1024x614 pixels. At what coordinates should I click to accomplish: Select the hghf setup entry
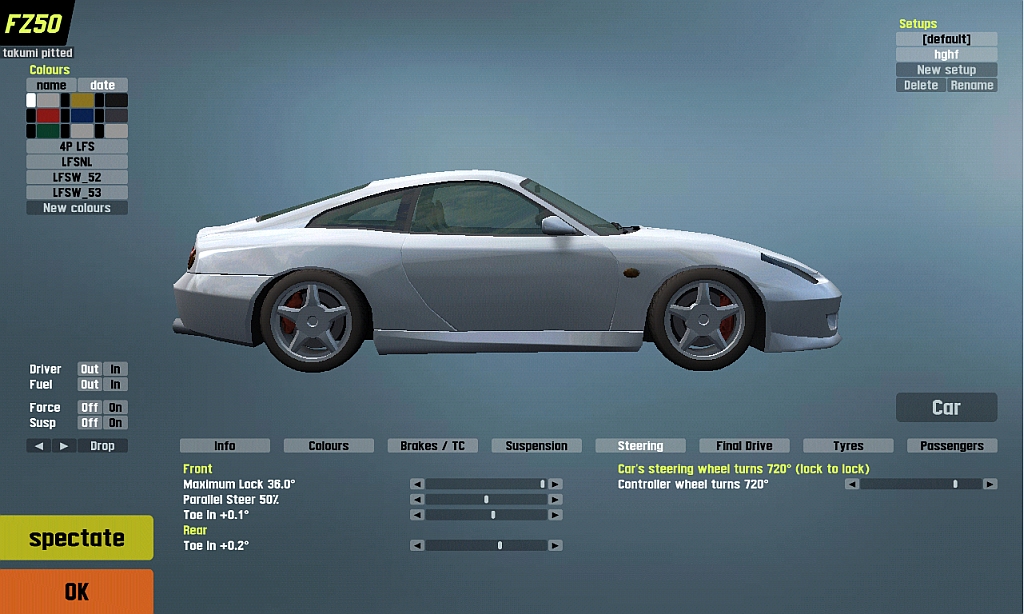click(946, 55)
